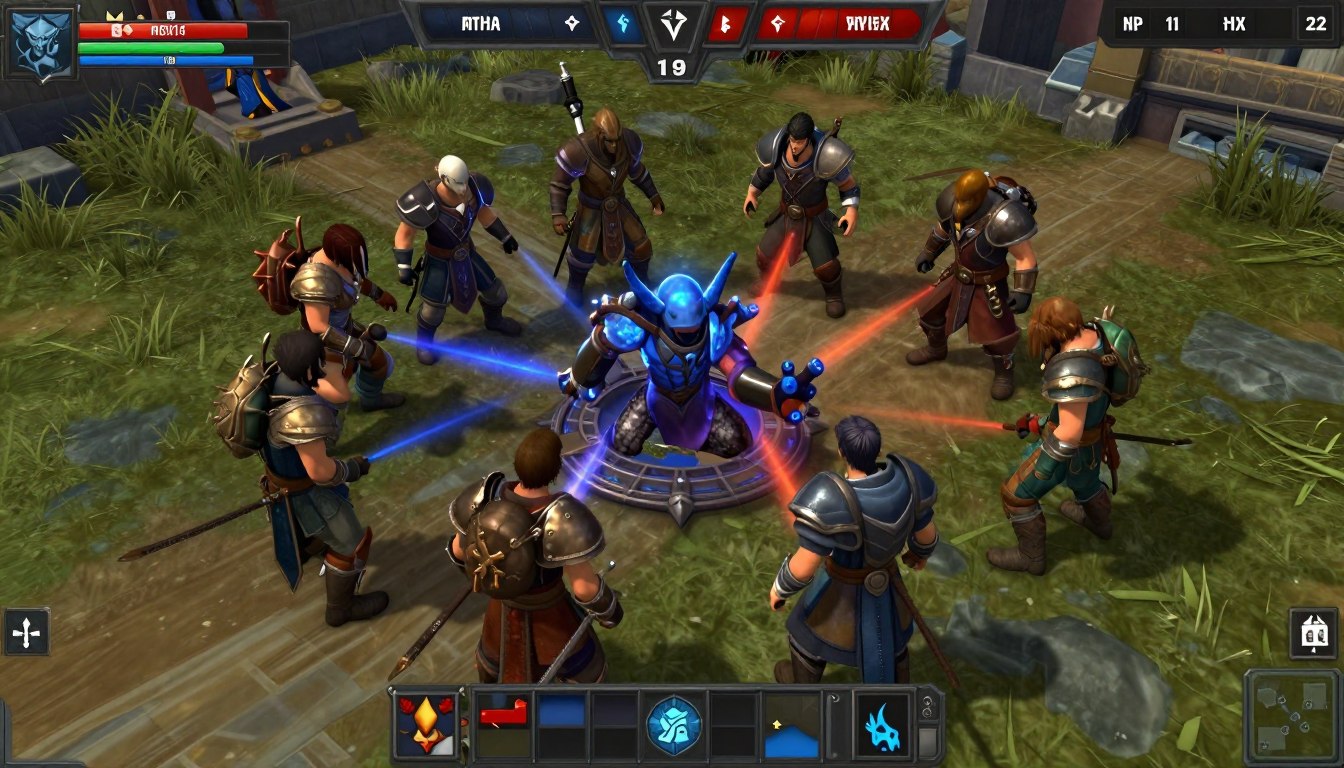Select the PIVIEX red team tab

[x=869, y=24]
